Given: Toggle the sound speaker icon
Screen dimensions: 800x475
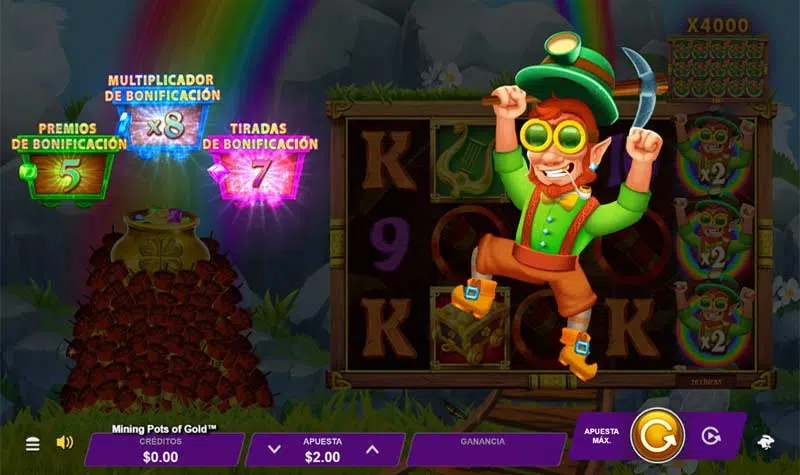Looking at the screenshot, I should 64,442.
